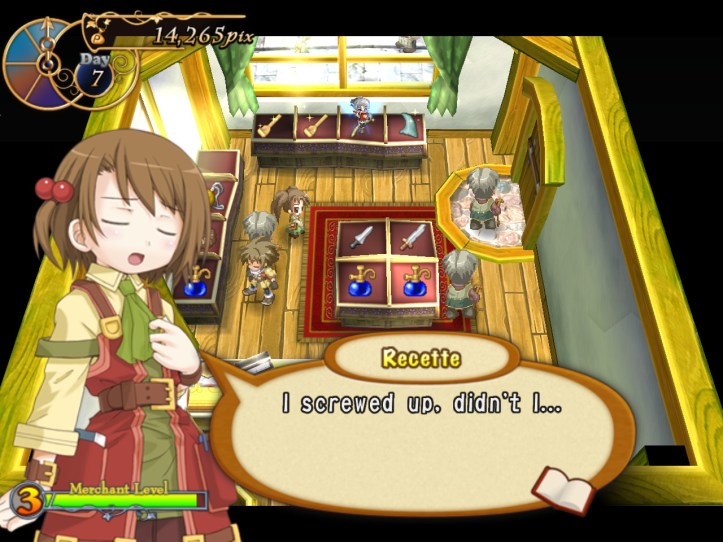Advance Recette's speech bubble dialogue
Screen dimensions: 723x542
[x=420, y=418]
